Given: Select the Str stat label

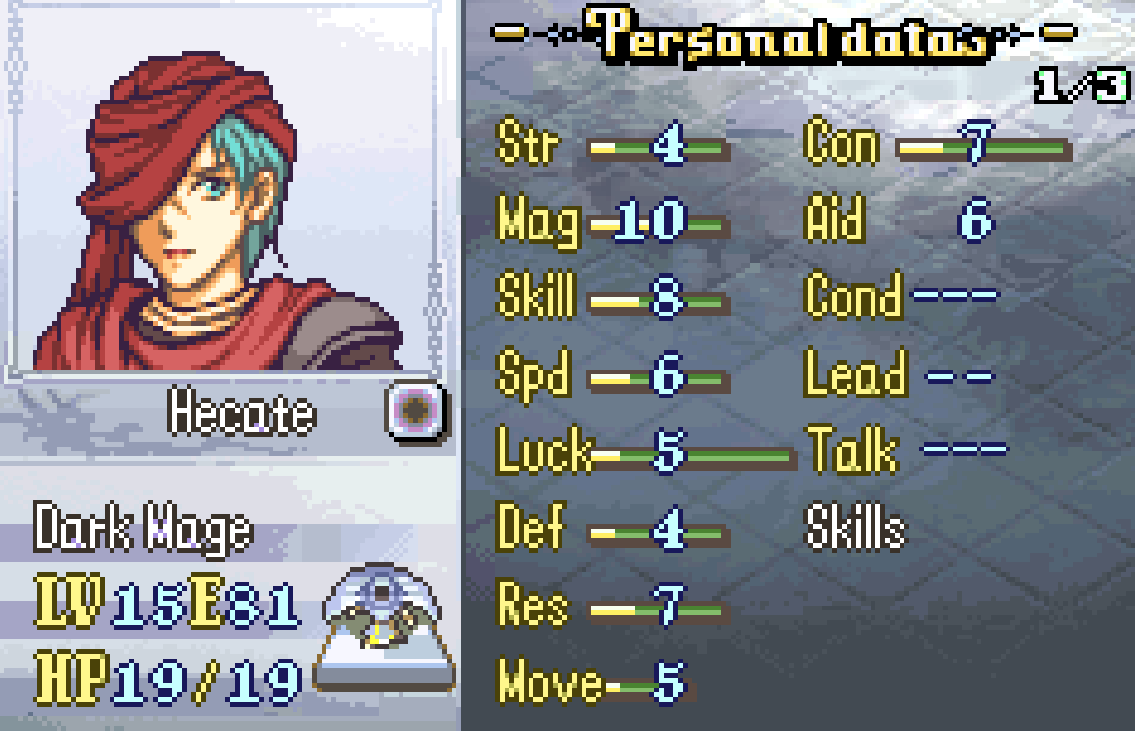Looking at the screenshot, I should (x=527, y=146).
